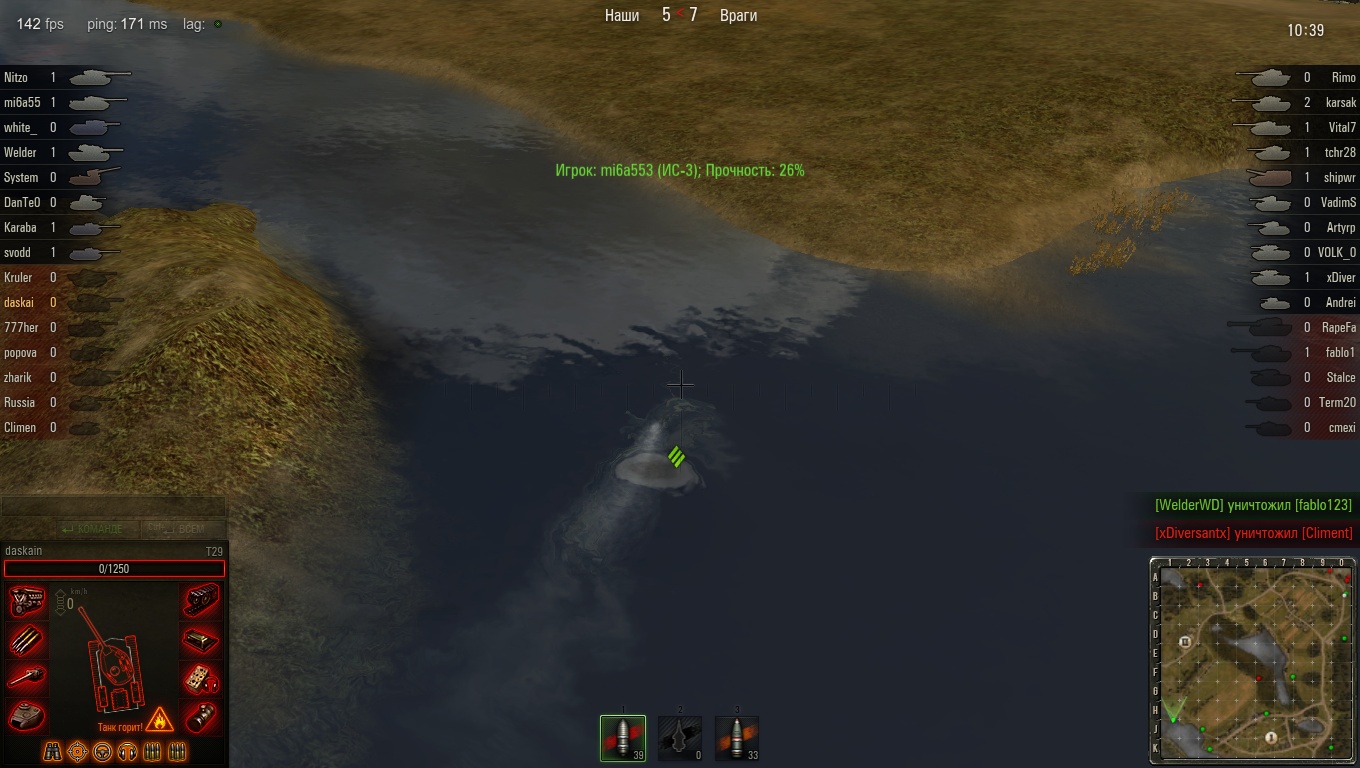The height and width of the screenshot is (768, 1360).
Task: Click the commander binoculars crew icon
Action: tap(53, 751)
